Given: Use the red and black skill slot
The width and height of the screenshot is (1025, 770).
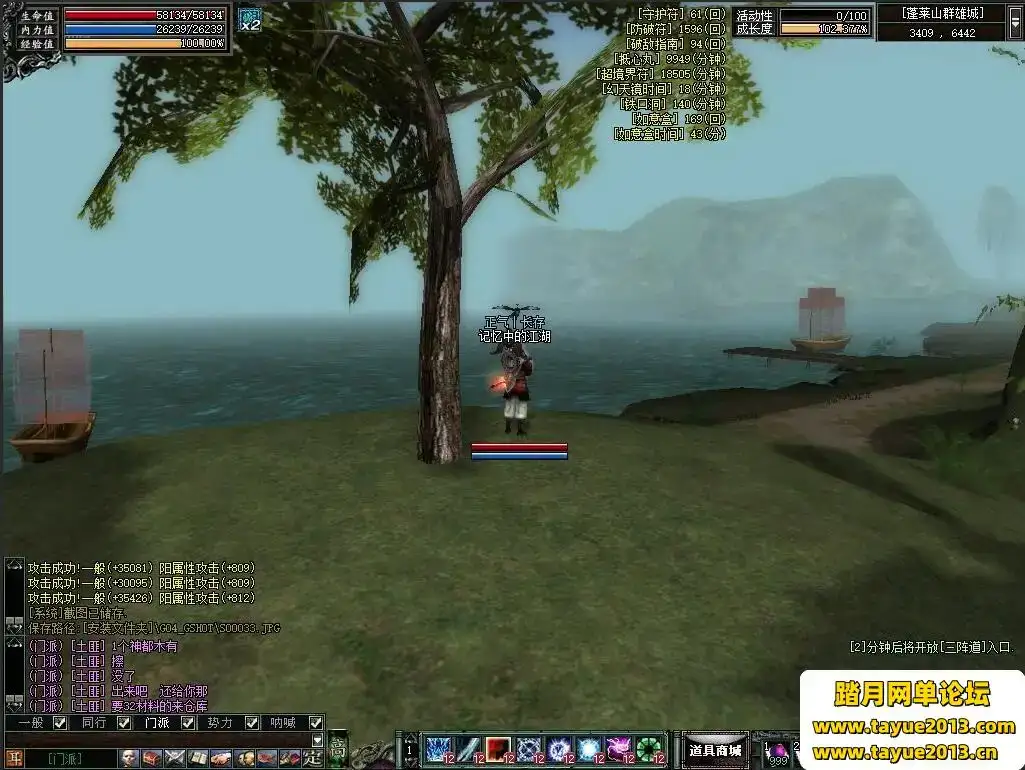Looking at the screenshot, I should 498,750.
